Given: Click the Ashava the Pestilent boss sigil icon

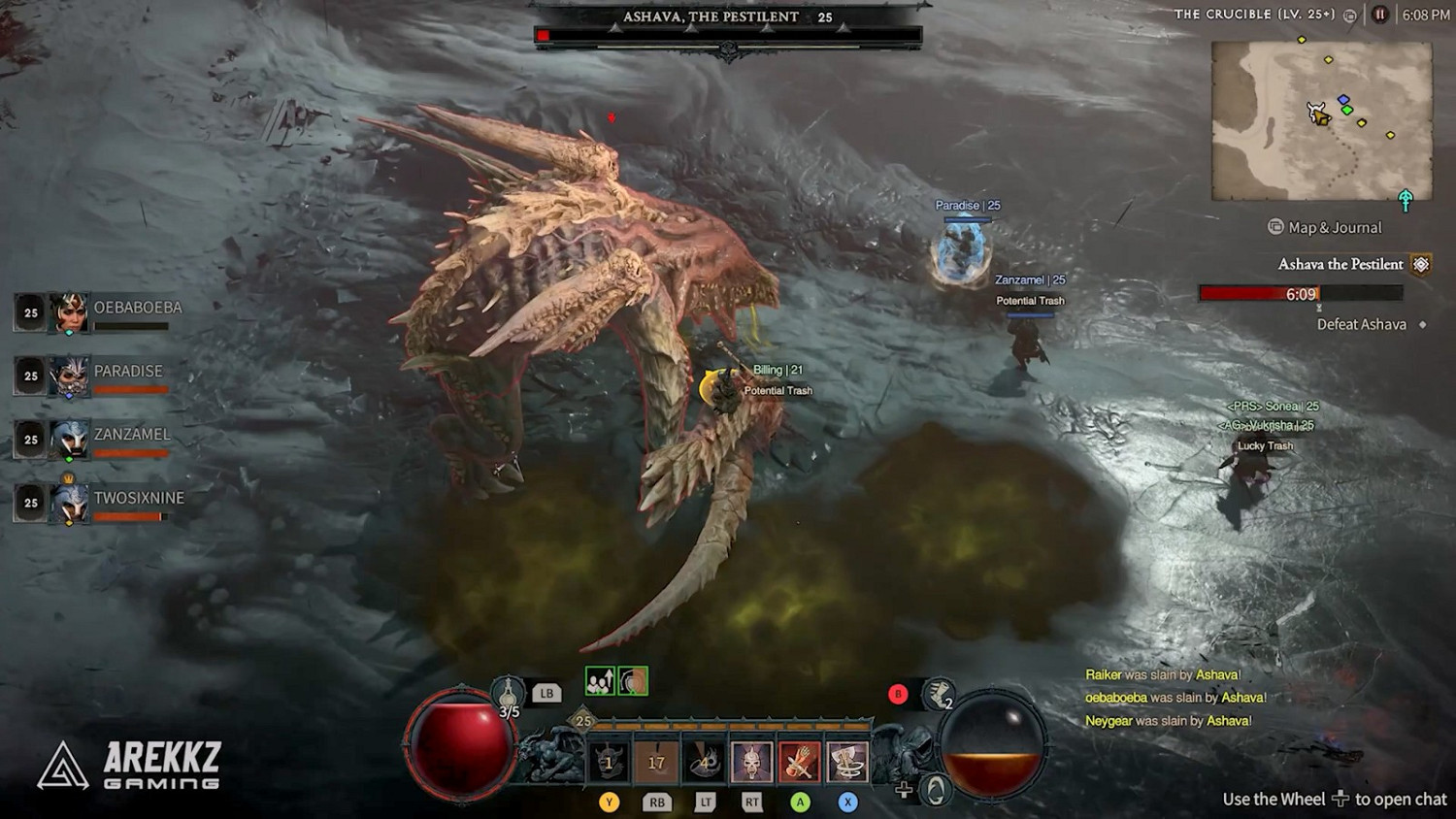Looking at the screenshot, I should pyautogui.click(x=1420, y=263).
